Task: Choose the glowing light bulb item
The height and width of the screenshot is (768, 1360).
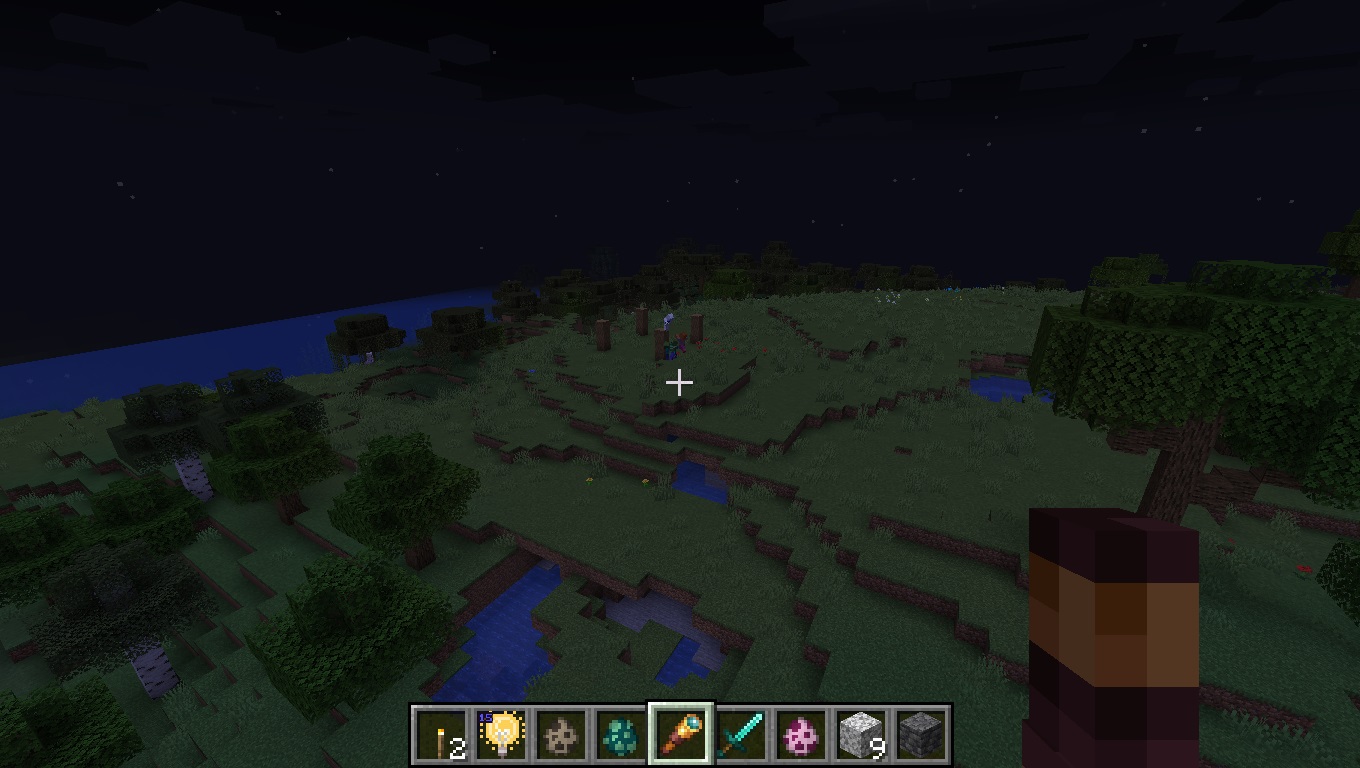Action: coord(501,736)
